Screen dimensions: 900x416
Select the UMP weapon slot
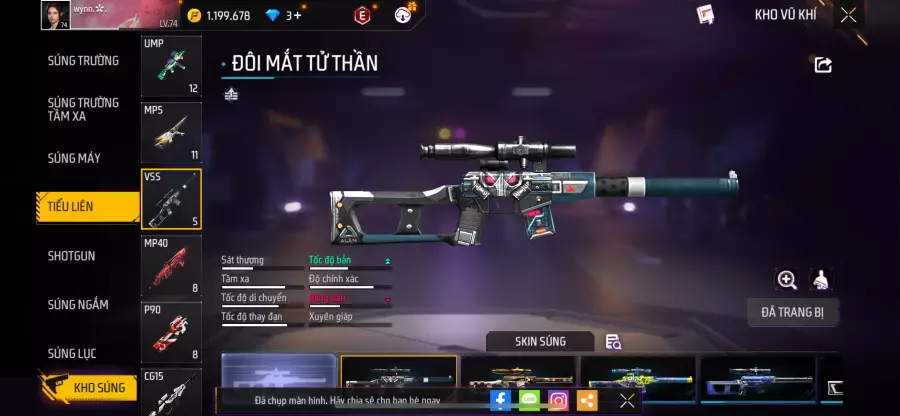(x=171, y=66)
